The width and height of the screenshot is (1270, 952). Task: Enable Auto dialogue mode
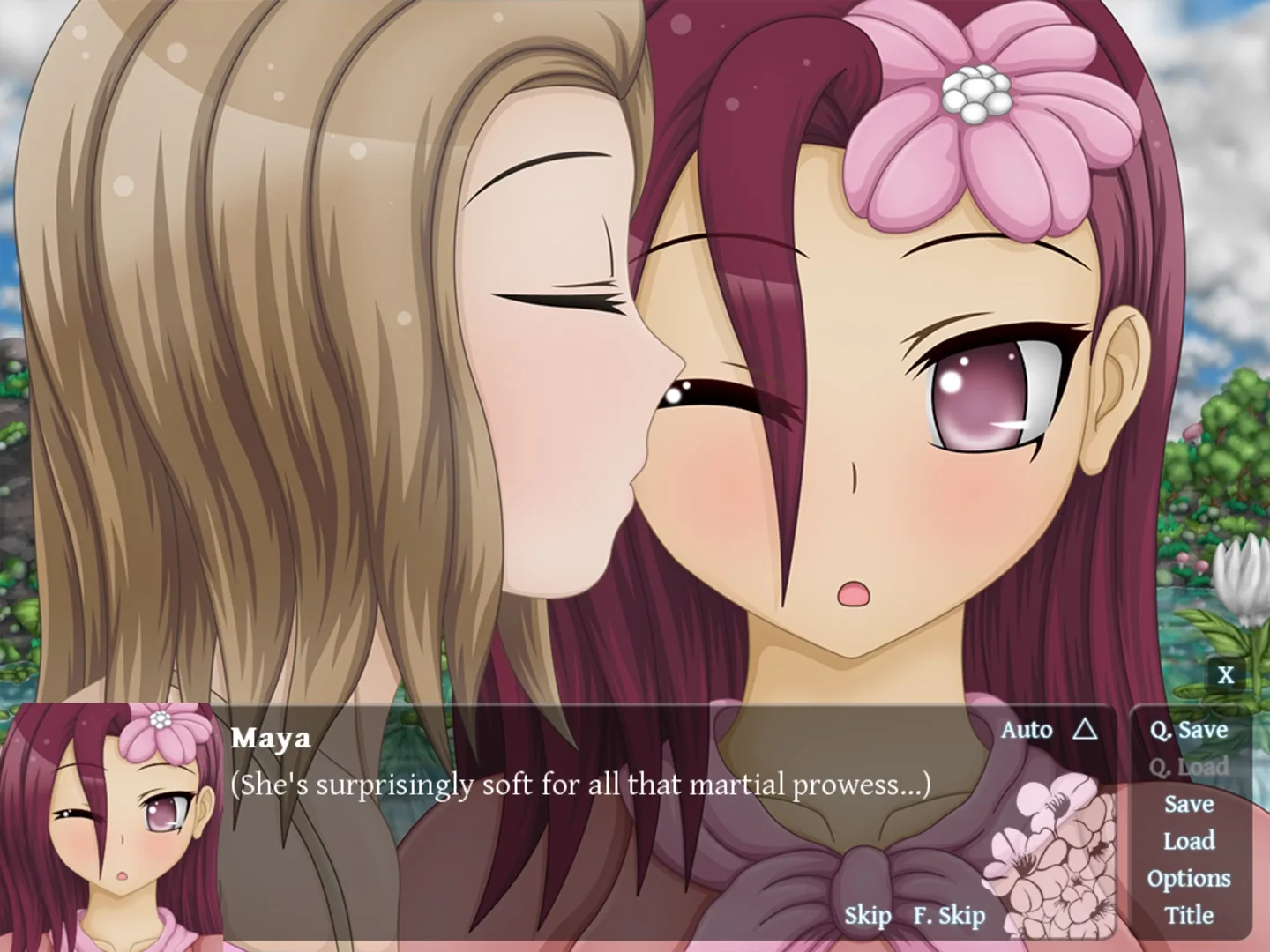click(x=1027, y=730)
